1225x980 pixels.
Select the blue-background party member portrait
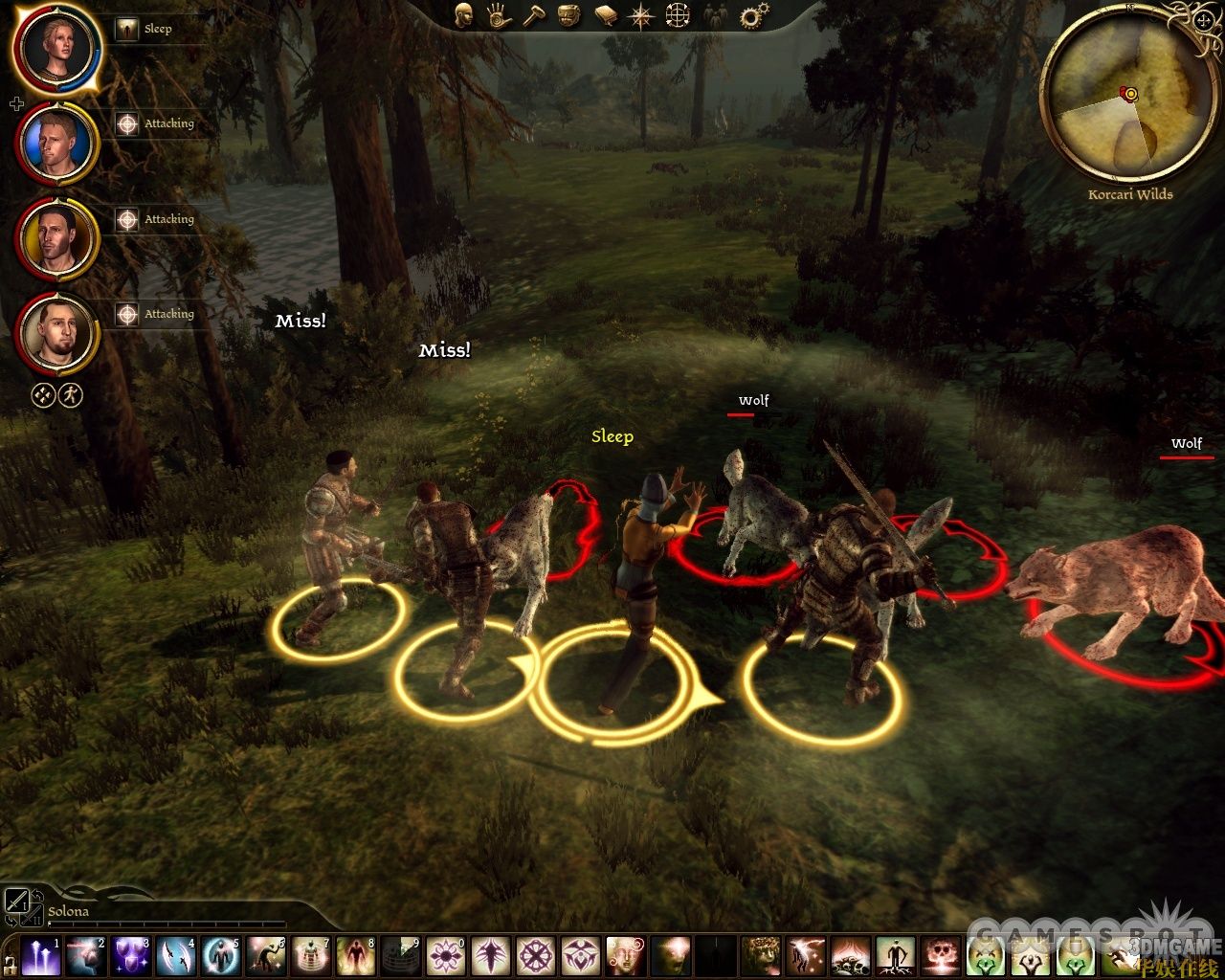tap(56, 144)
